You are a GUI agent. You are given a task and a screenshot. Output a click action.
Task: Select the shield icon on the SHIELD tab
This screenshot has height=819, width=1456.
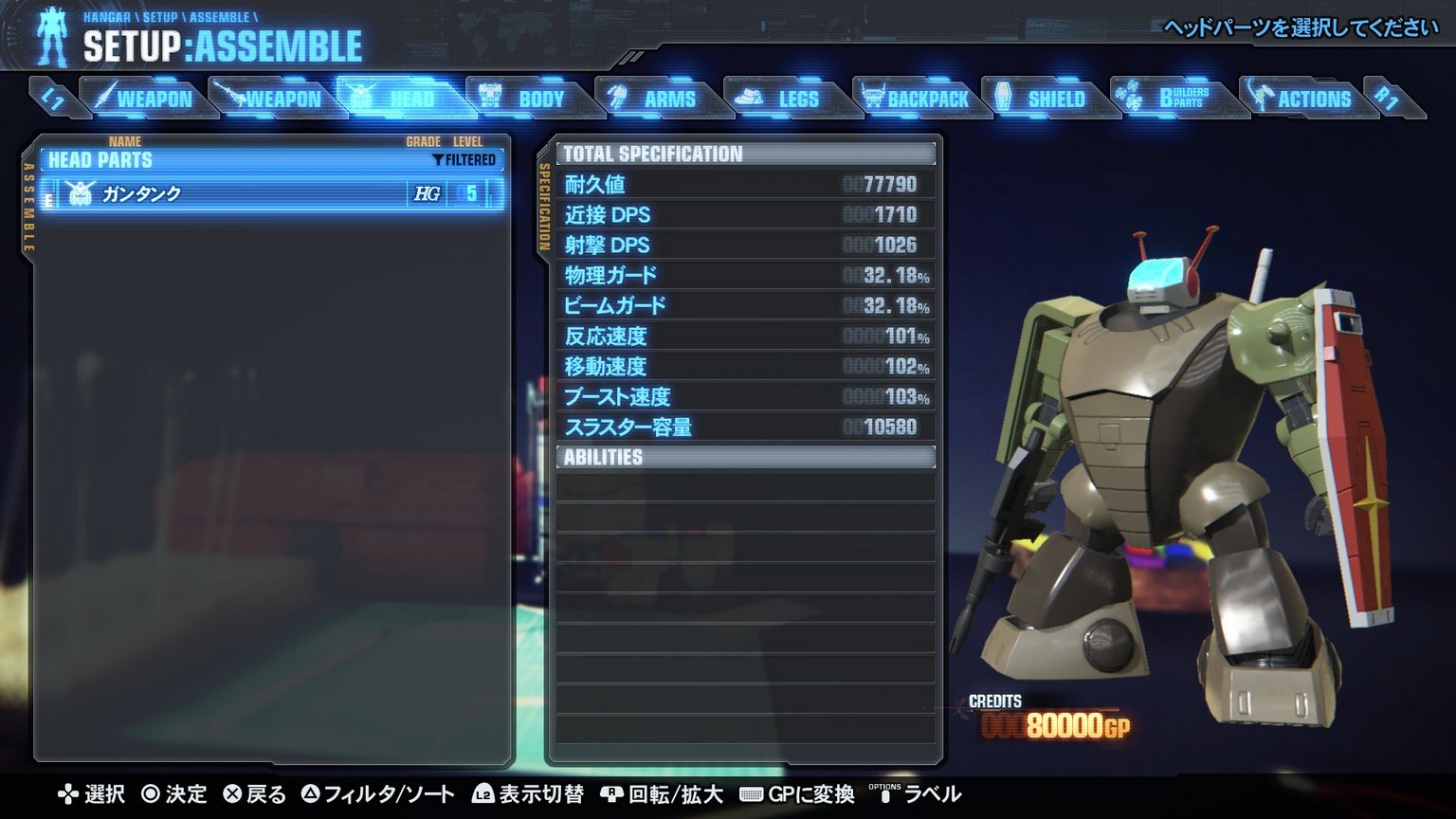pos(1003,95)
